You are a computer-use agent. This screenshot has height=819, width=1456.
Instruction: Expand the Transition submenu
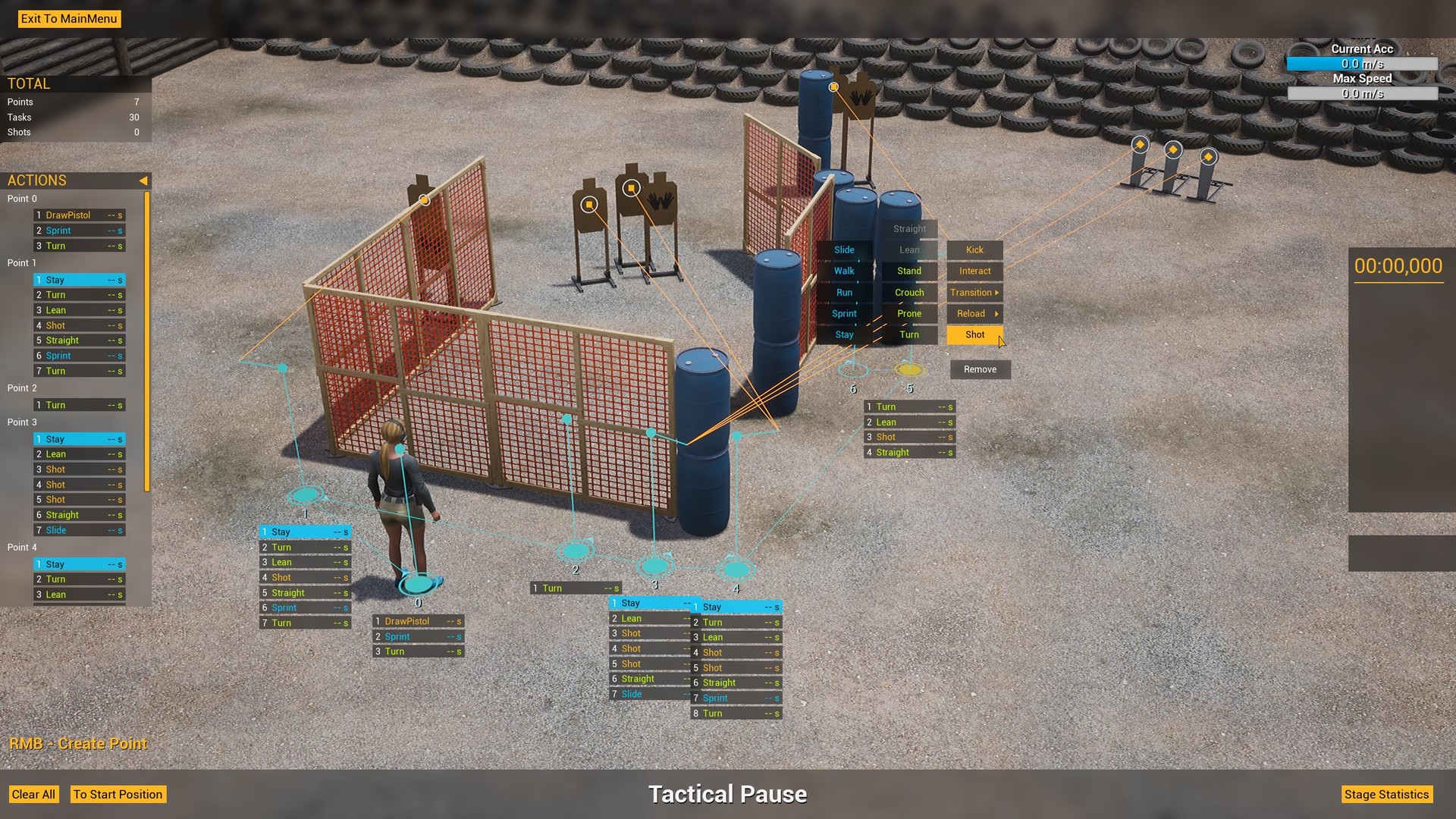pos(974,292)
